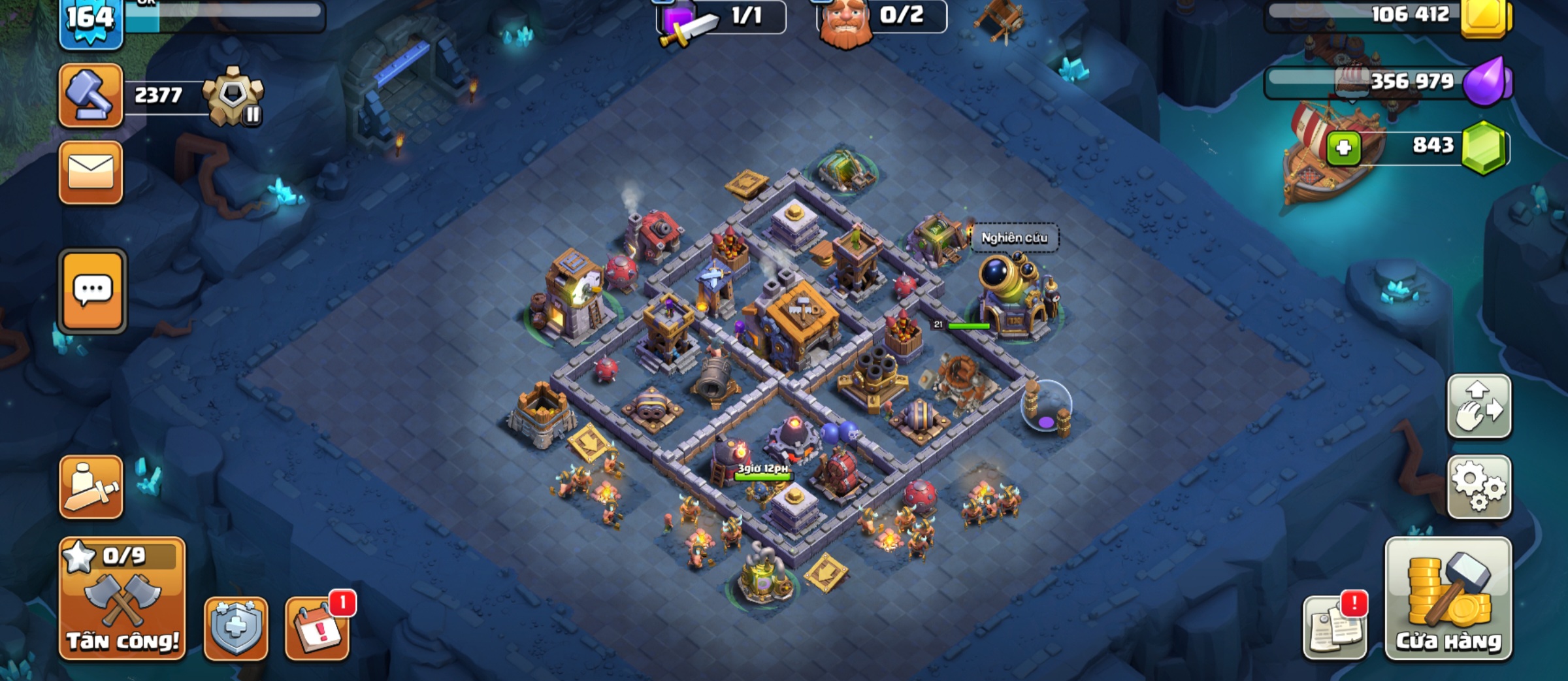
Task: Open the mail inbox envelope
Action: [91, 173]
